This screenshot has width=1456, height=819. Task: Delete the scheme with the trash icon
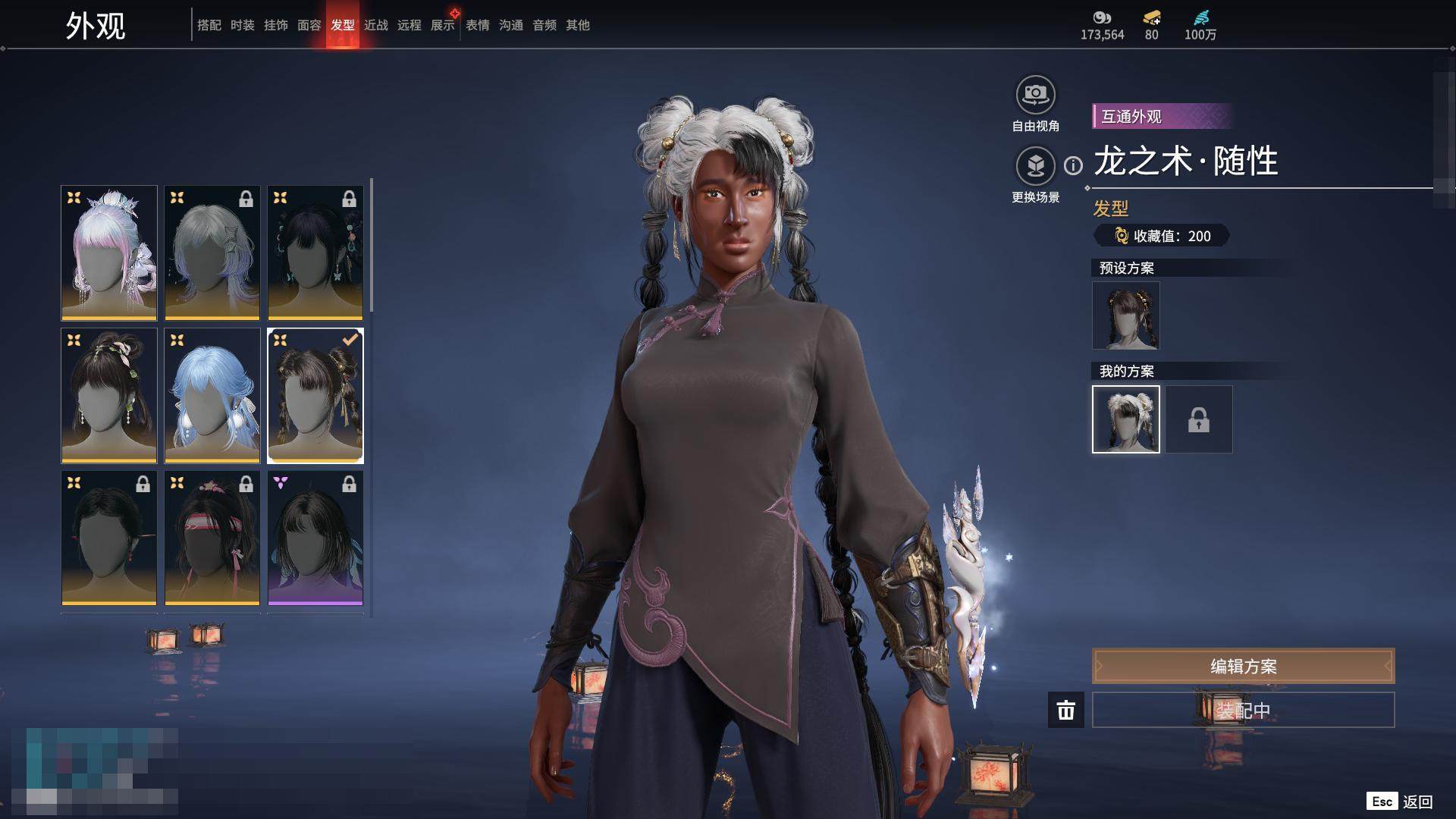click(x=1066, y=711)
